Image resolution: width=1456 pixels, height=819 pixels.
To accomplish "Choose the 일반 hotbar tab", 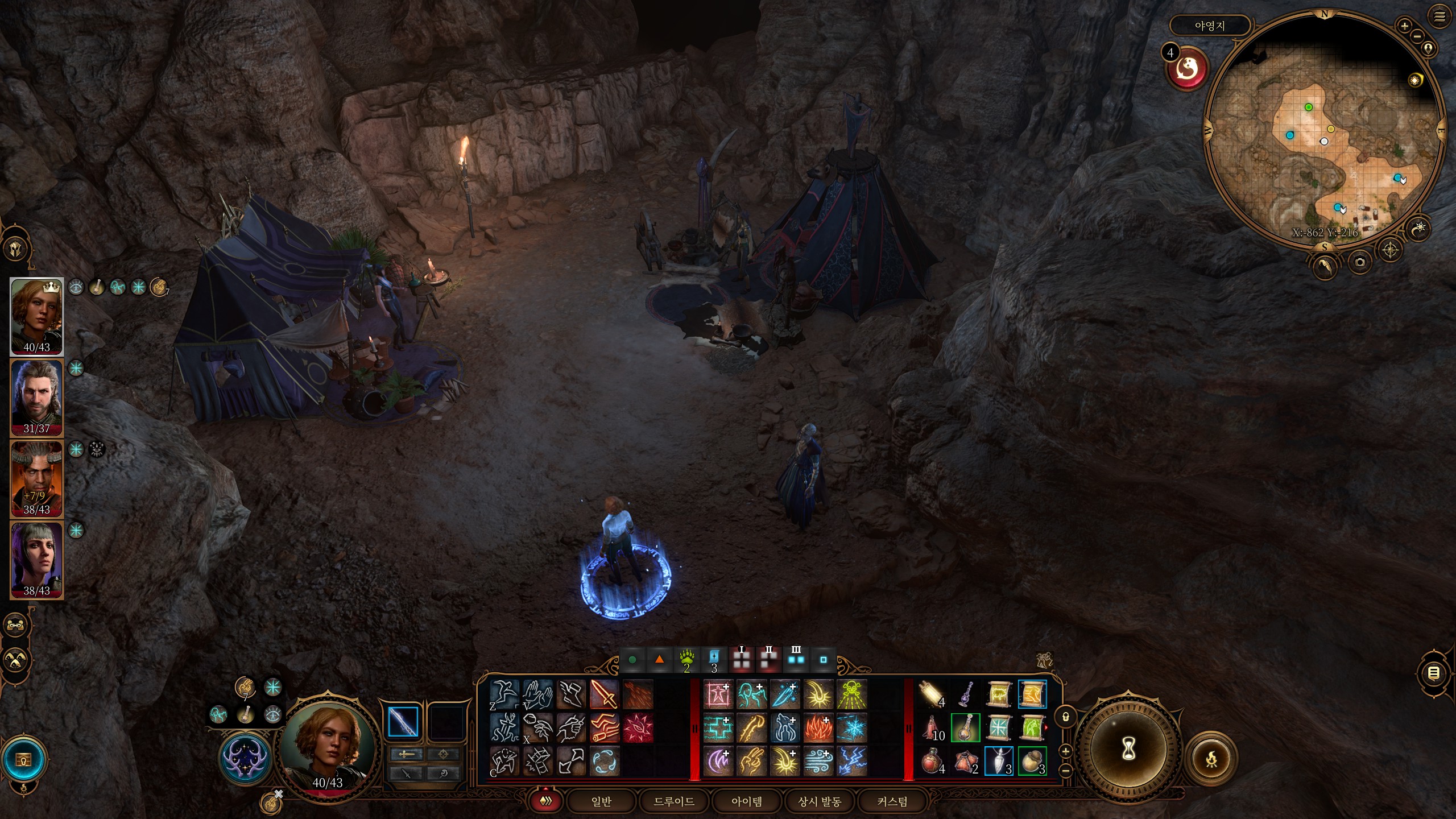I will (x=601, y=801).
